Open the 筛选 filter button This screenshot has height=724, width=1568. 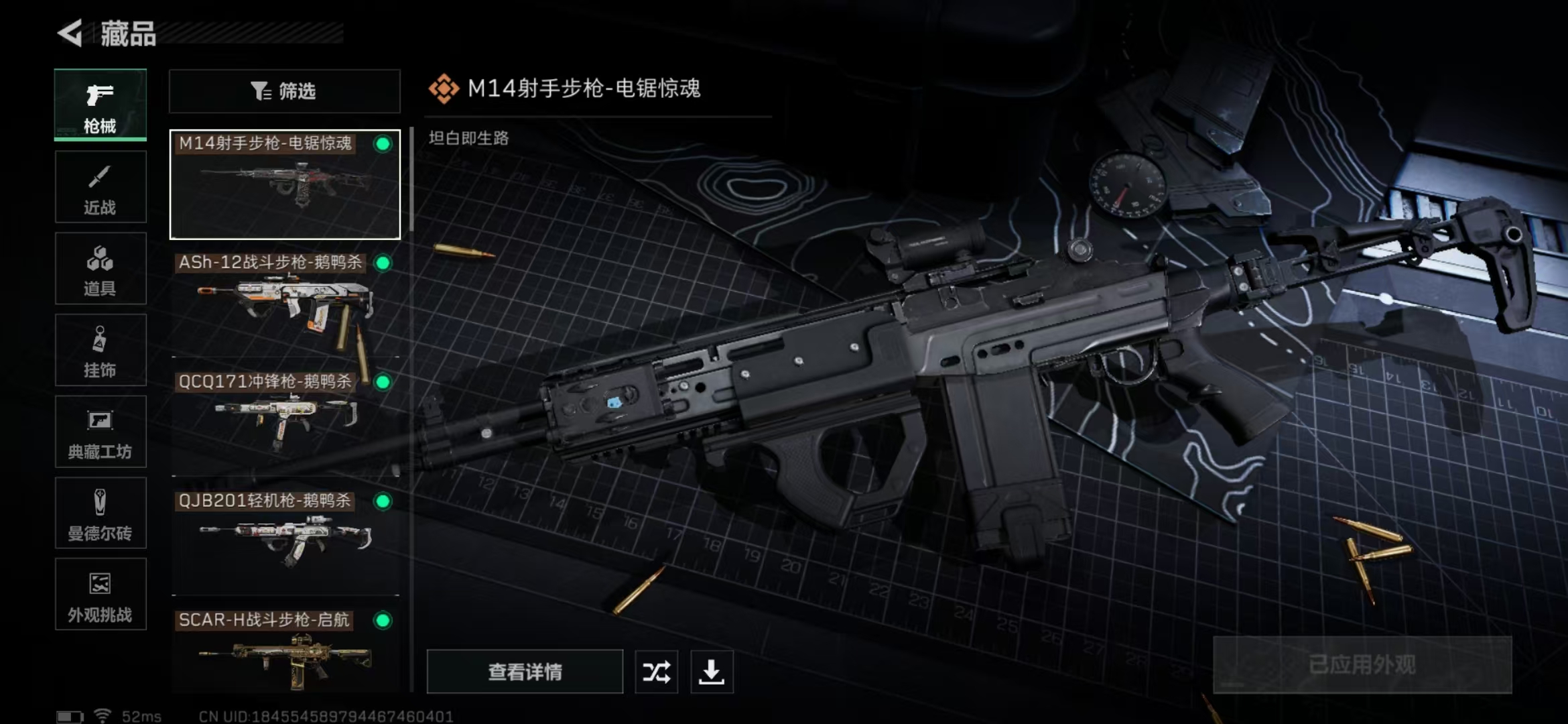click(285, 91)
